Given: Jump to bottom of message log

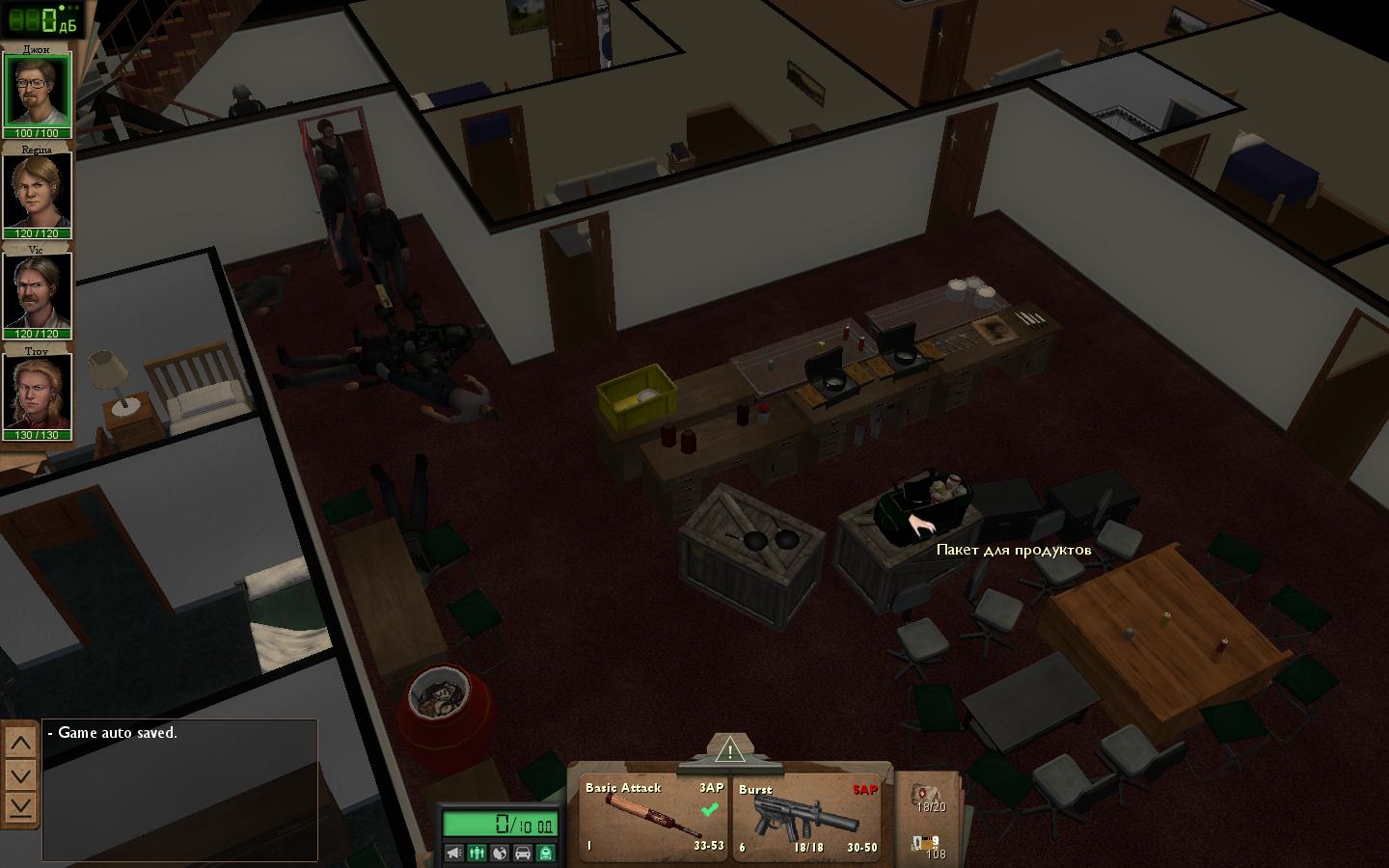Looking at the screenshot, I should point(21,806).
